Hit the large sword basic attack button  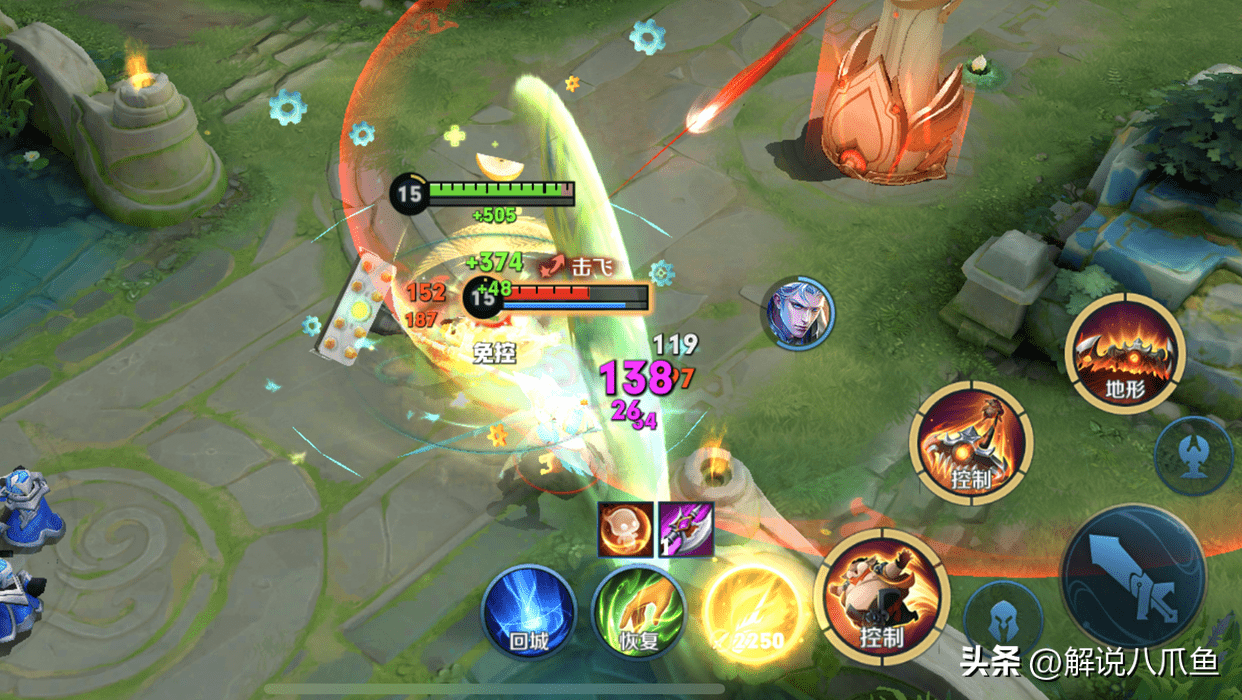pyautogui.click(x=1133, y=575)
